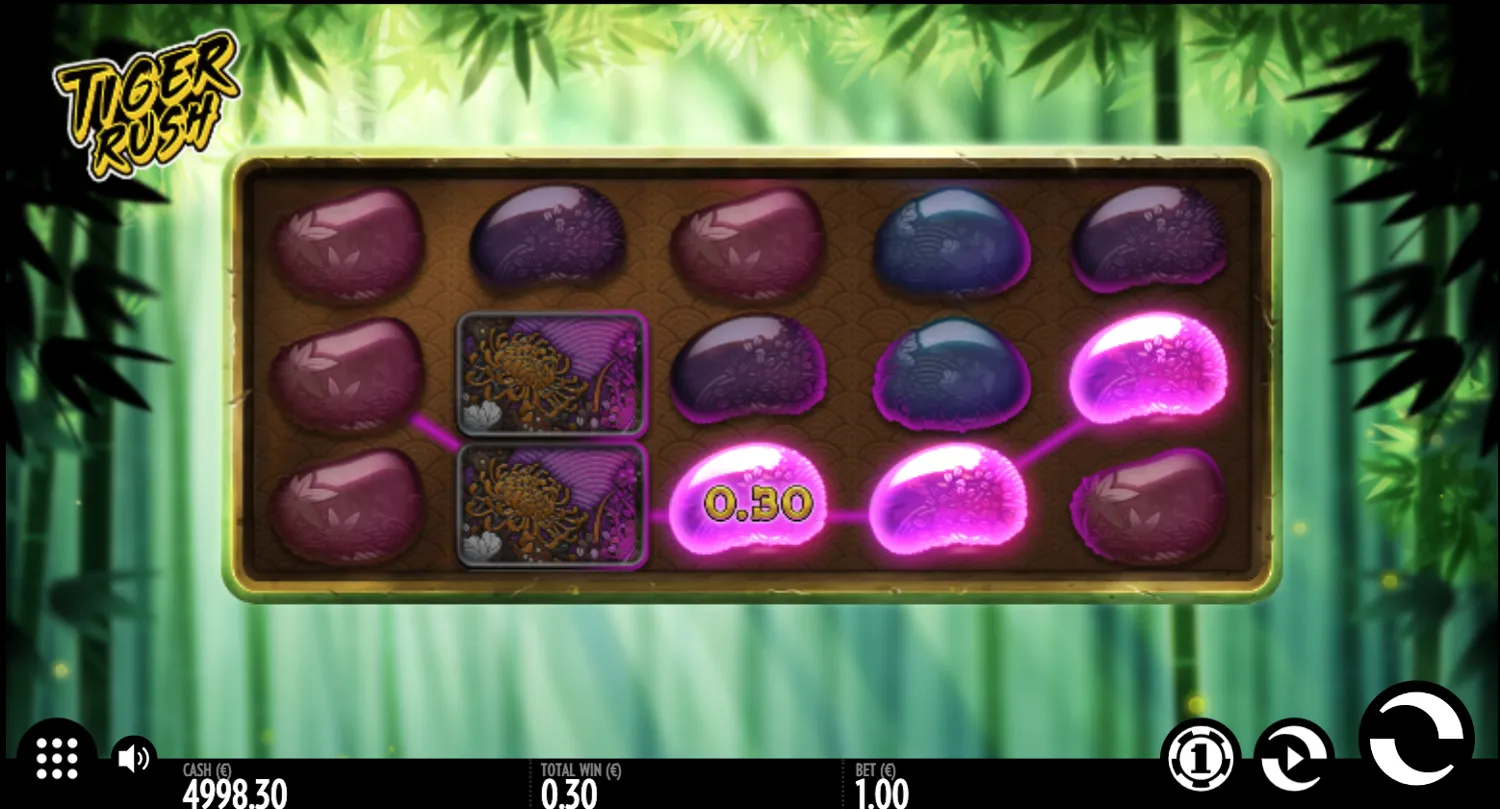Click the glowing pink symbol on the right edge
The height and width of the screenshot is (809, 1500).
1150,370
